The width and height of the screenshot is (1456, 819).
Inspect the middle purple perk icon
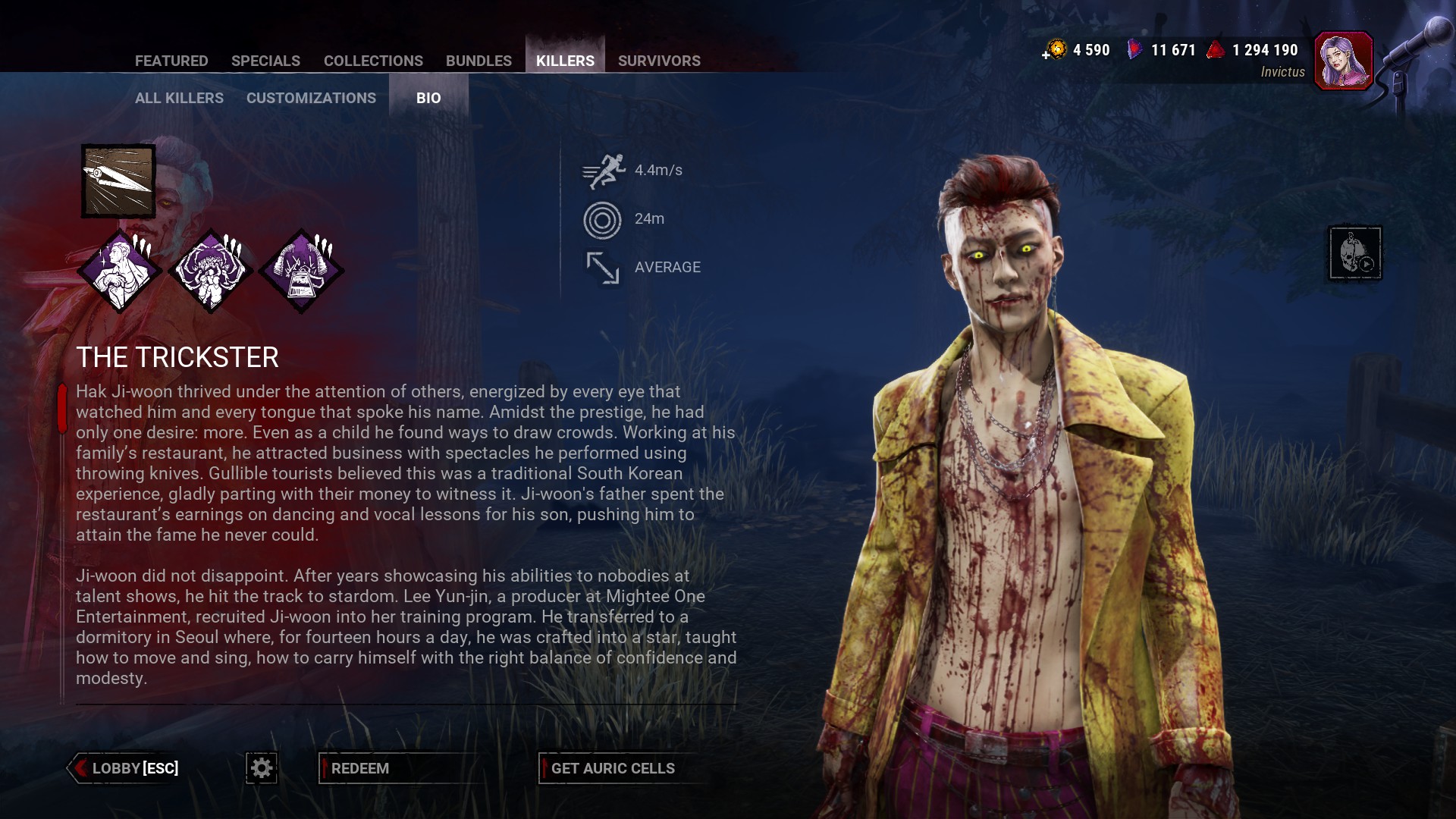pos(210,271)
